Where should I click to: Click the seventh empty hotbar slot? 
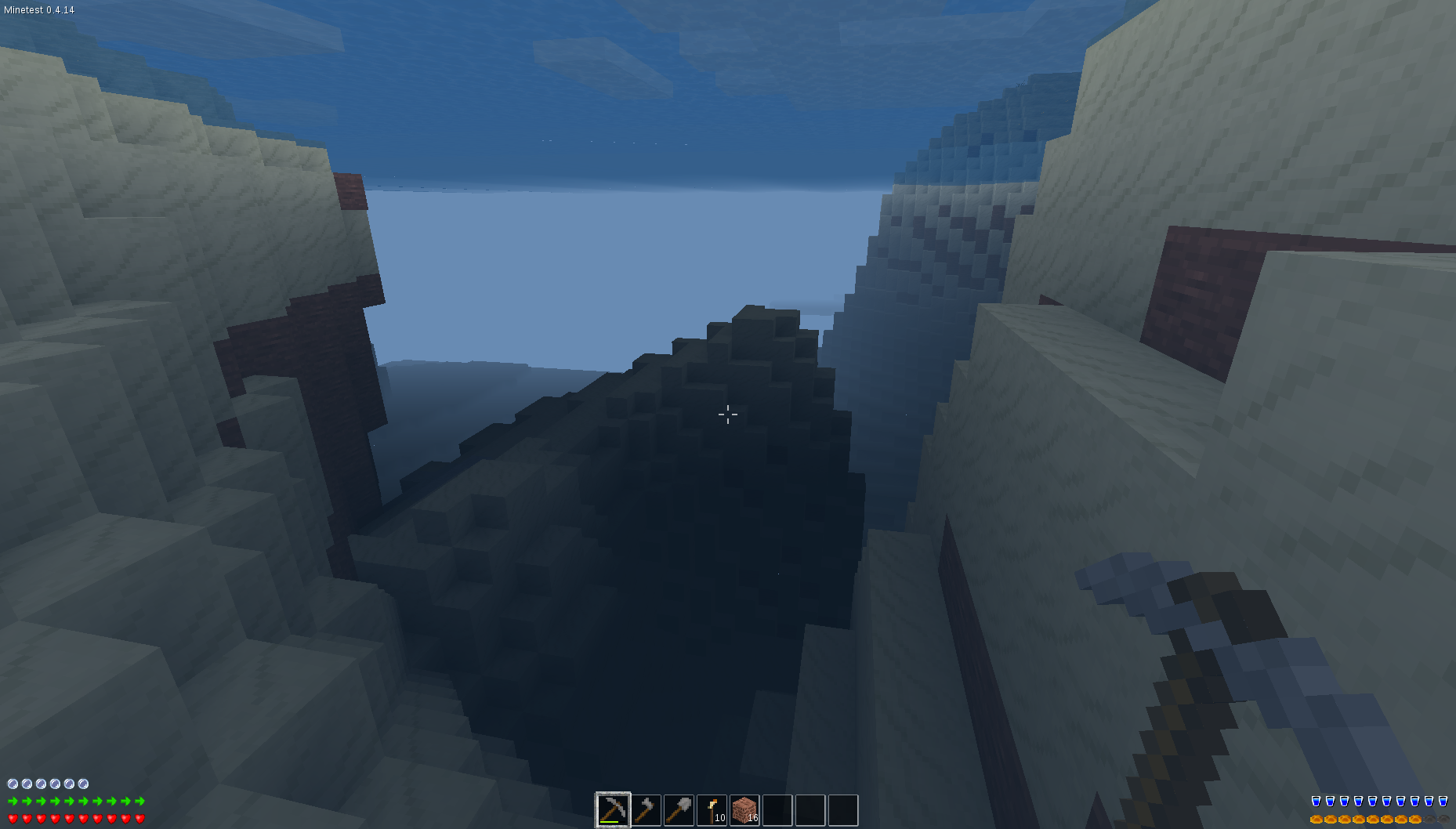pos(809,809)
